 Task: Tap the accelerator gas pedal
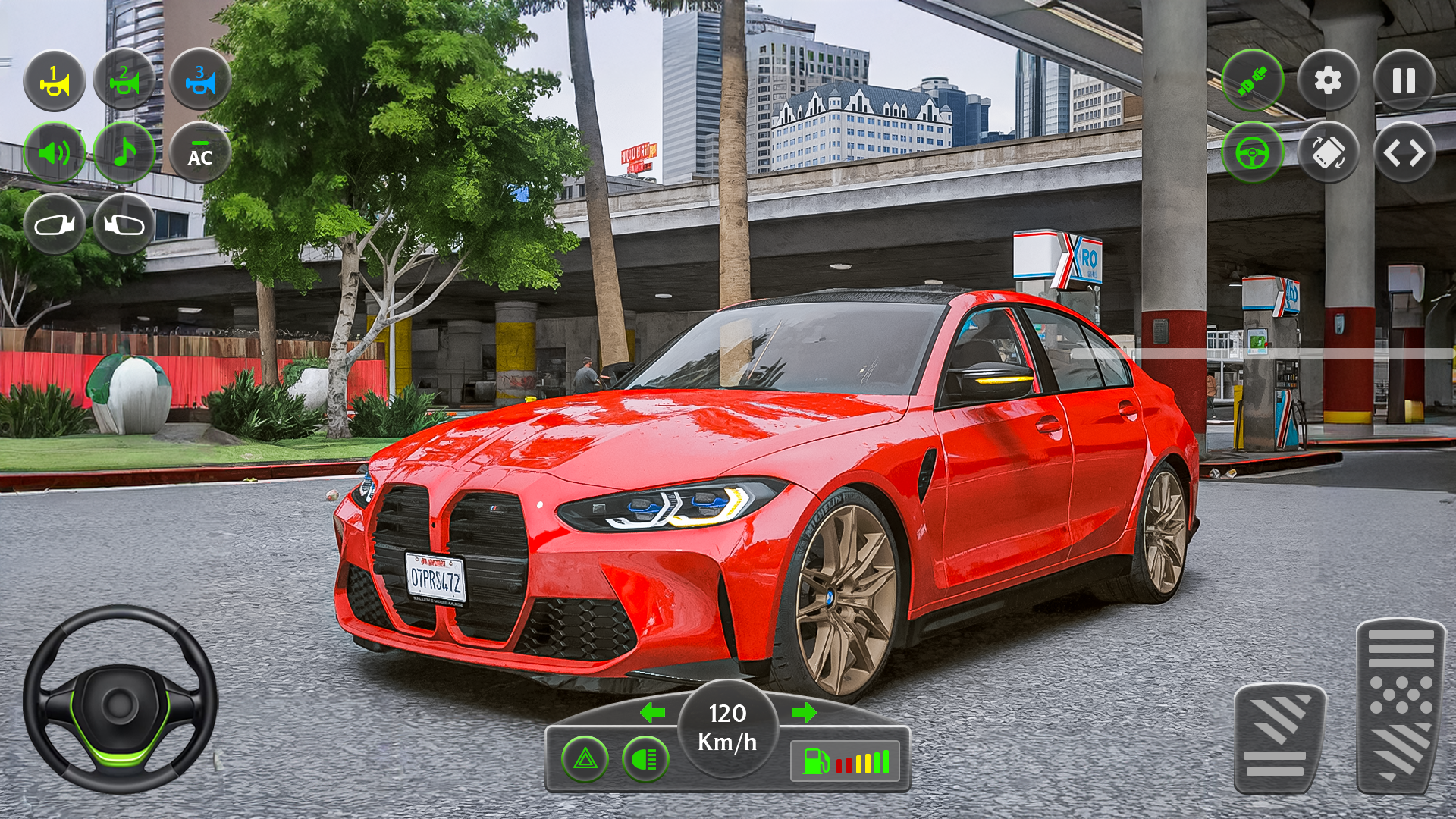pos(1401,705)
